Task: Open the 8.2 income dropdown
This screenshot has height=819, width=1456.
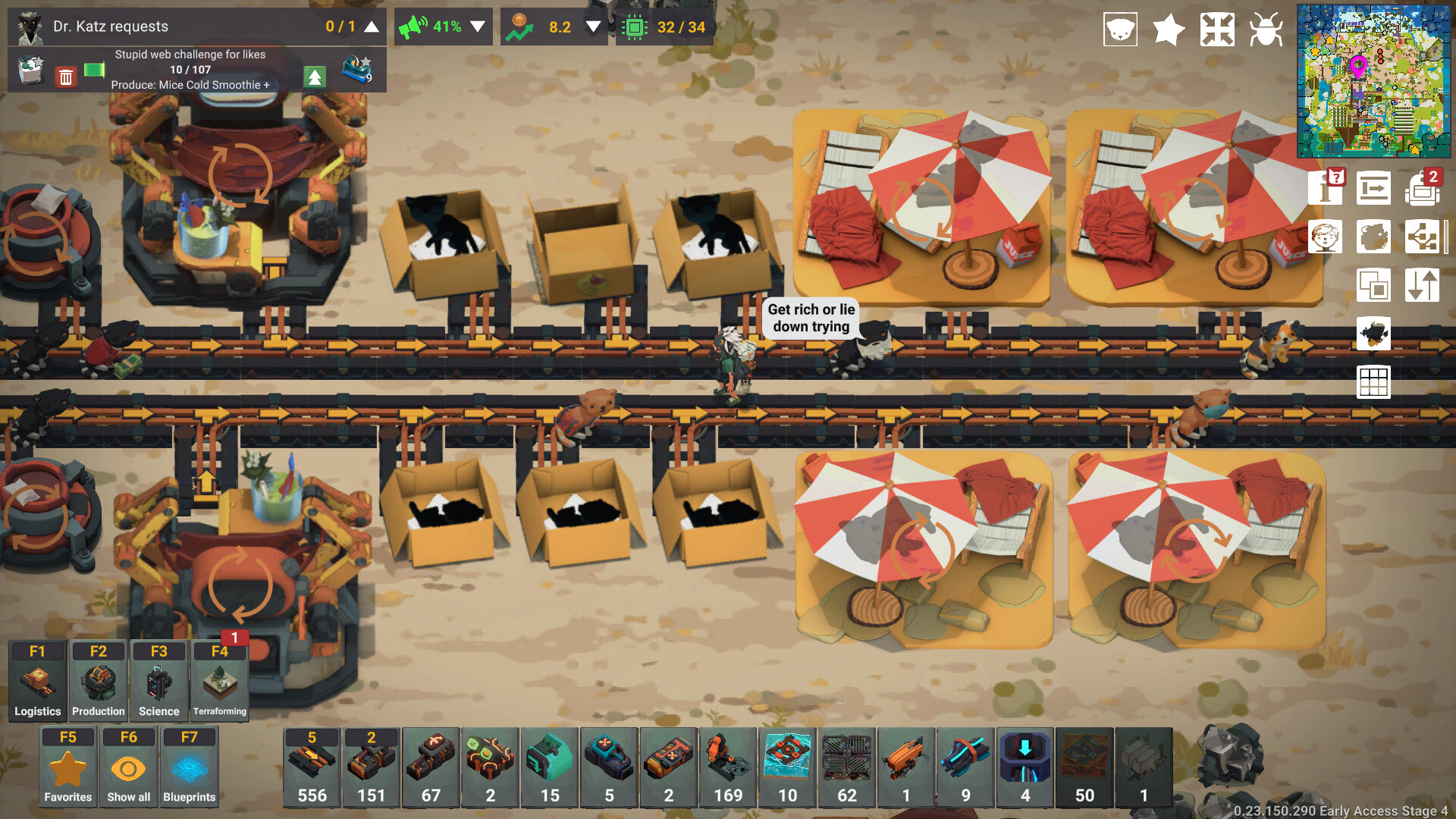Action: click(591, 26)
